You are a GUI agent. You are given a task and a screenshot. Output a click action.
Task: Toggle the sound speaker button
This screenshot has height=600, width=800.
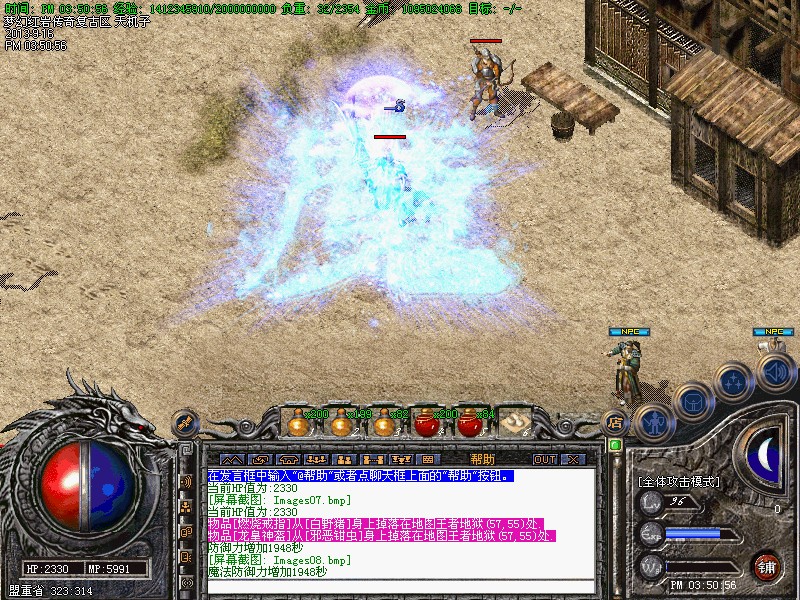(775, 371)
